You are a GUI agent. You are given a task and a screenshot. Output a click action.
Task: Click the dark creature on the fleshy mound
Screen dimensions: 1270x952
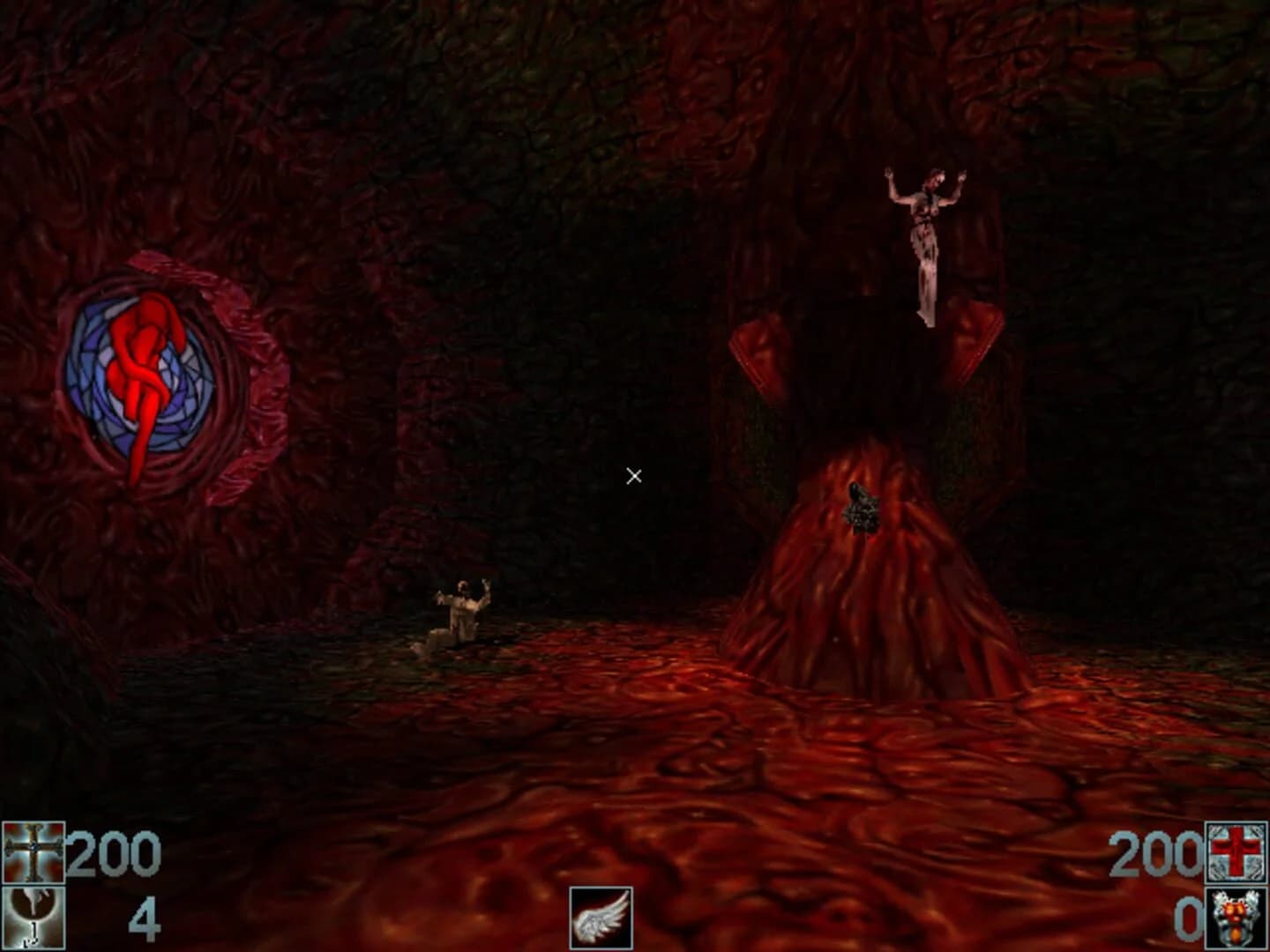860,511
